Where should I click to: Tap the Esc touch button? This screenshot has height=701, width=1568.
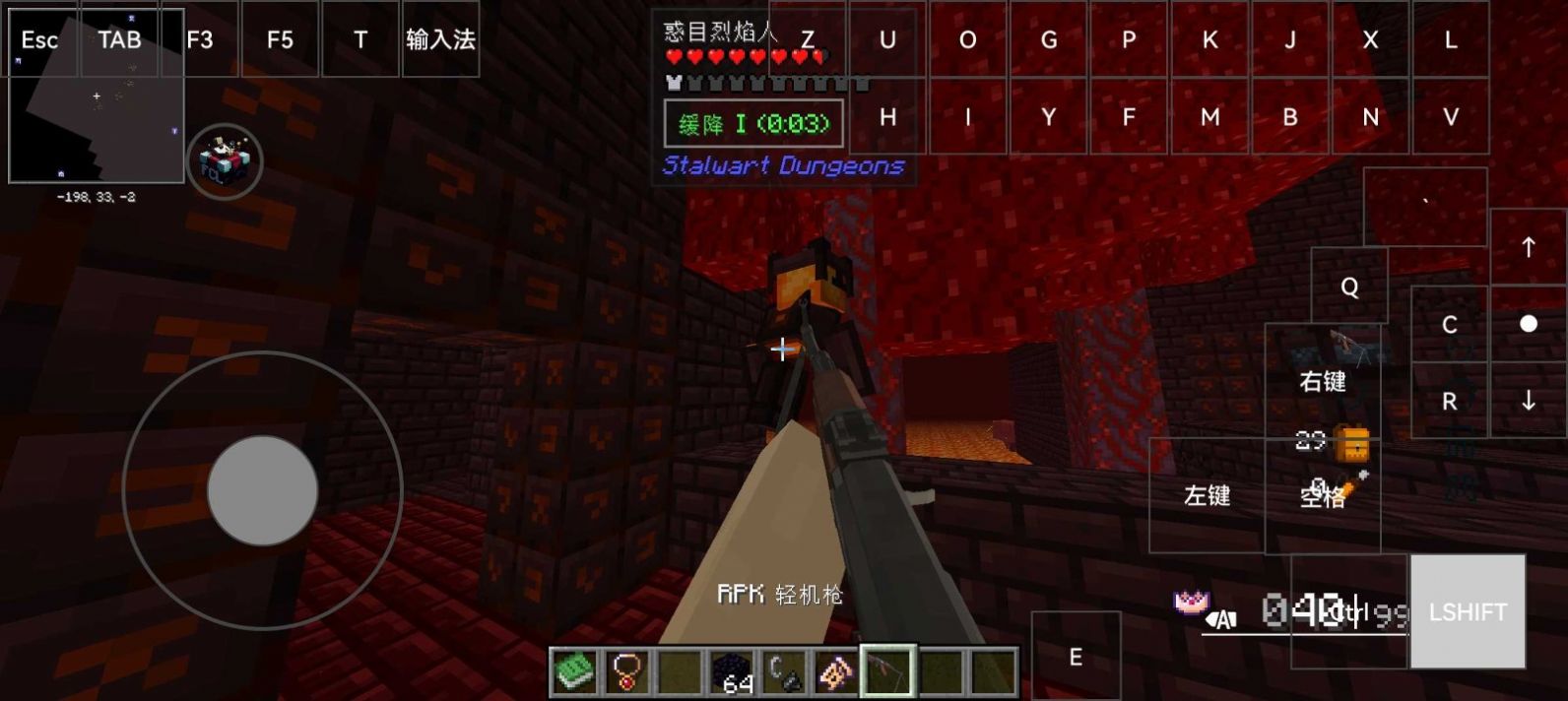[39, 40]
